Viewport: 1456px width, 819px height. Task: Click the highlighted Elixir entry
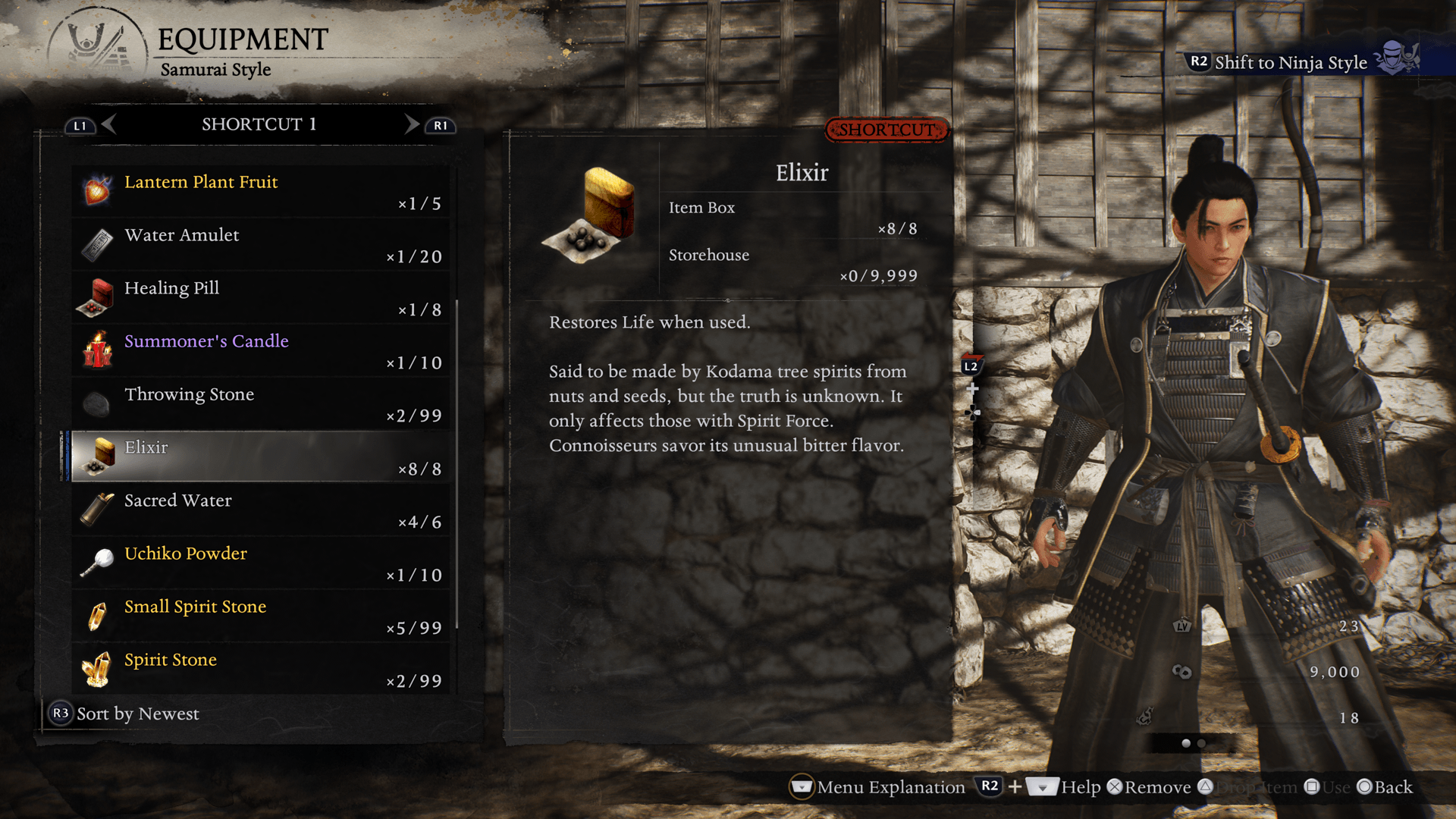pos(261,457)
